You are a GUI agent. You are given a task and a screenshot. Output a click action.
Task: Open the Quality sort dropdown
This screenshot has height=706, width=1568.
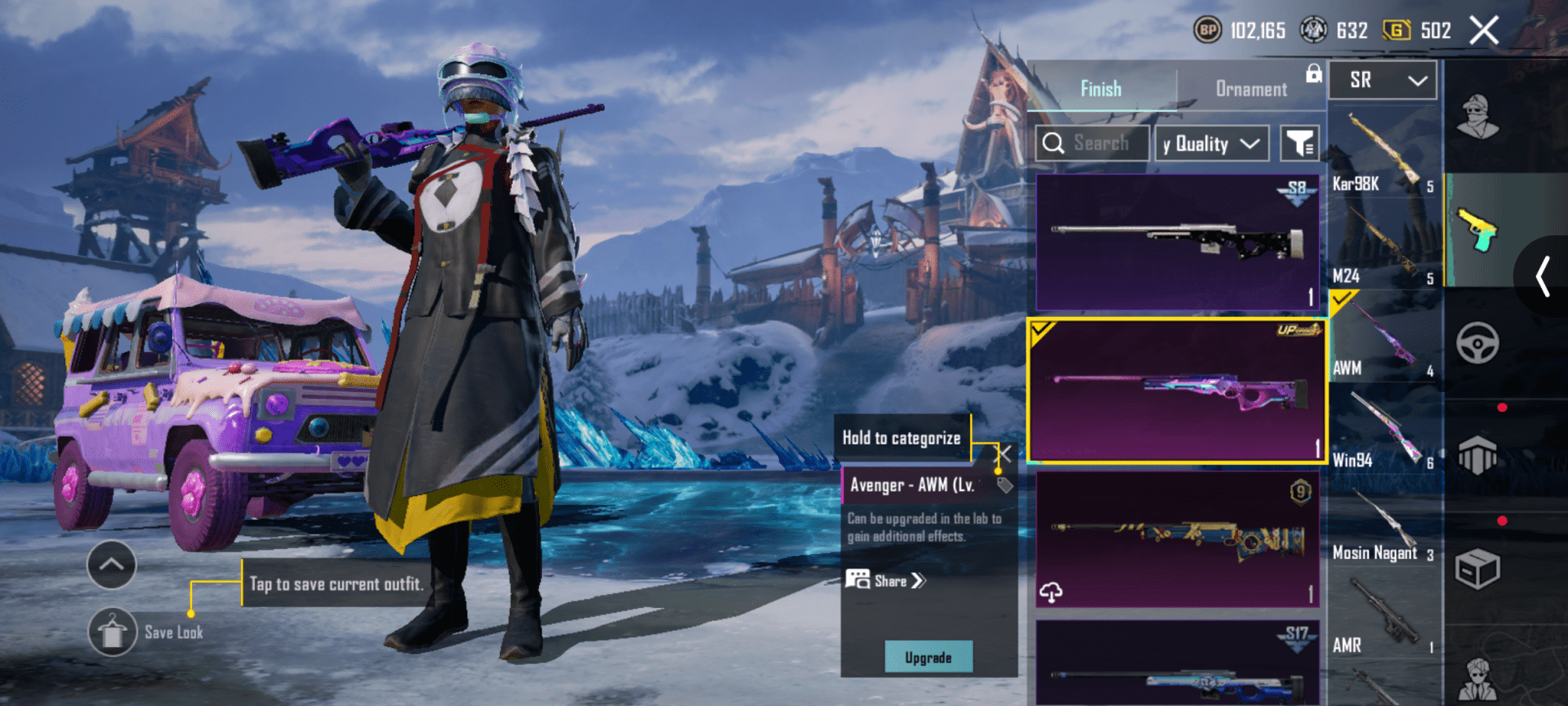1212,144
